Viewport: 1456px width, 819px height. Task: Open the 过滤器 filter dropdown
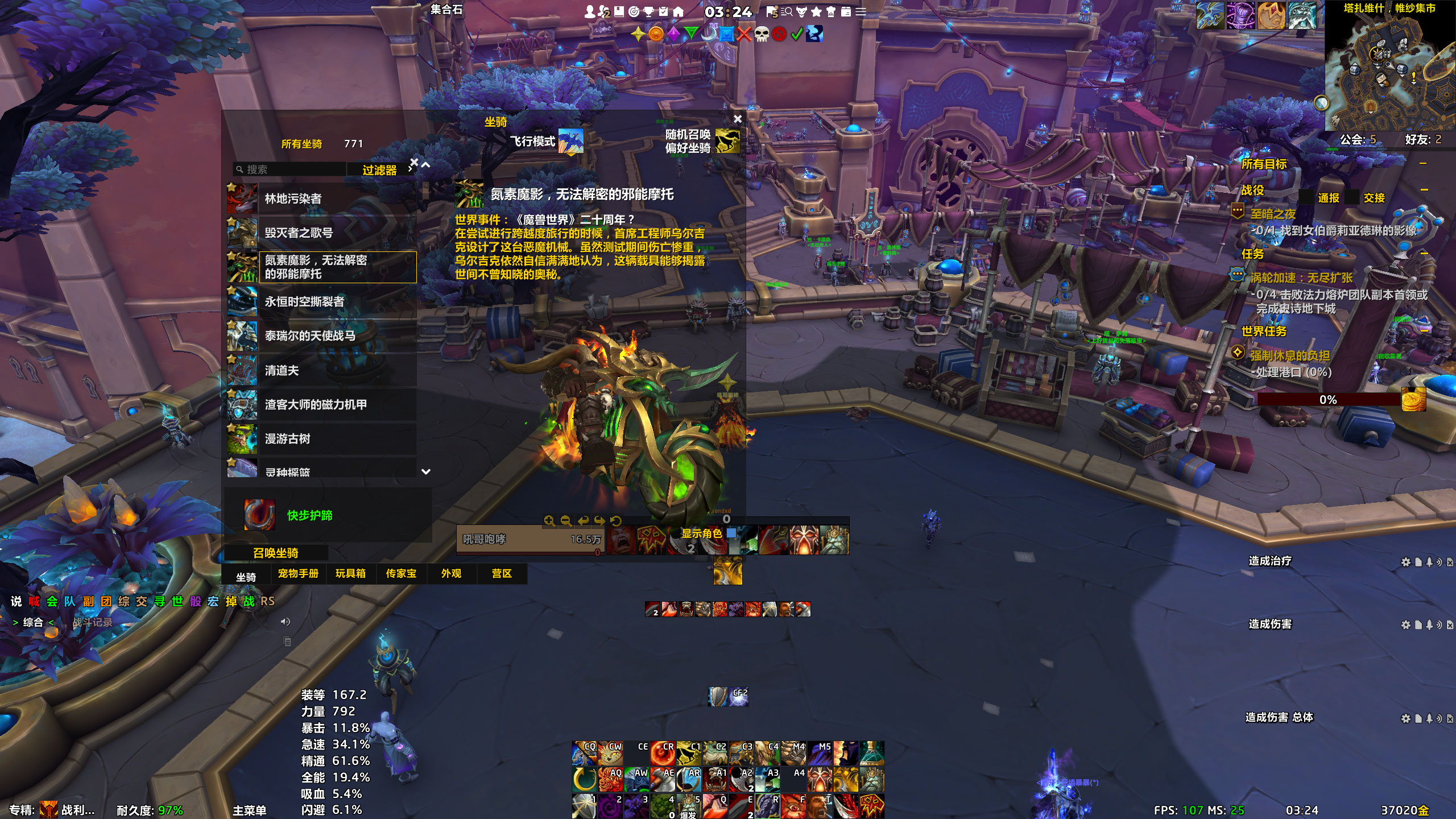(x=379, y=170)
